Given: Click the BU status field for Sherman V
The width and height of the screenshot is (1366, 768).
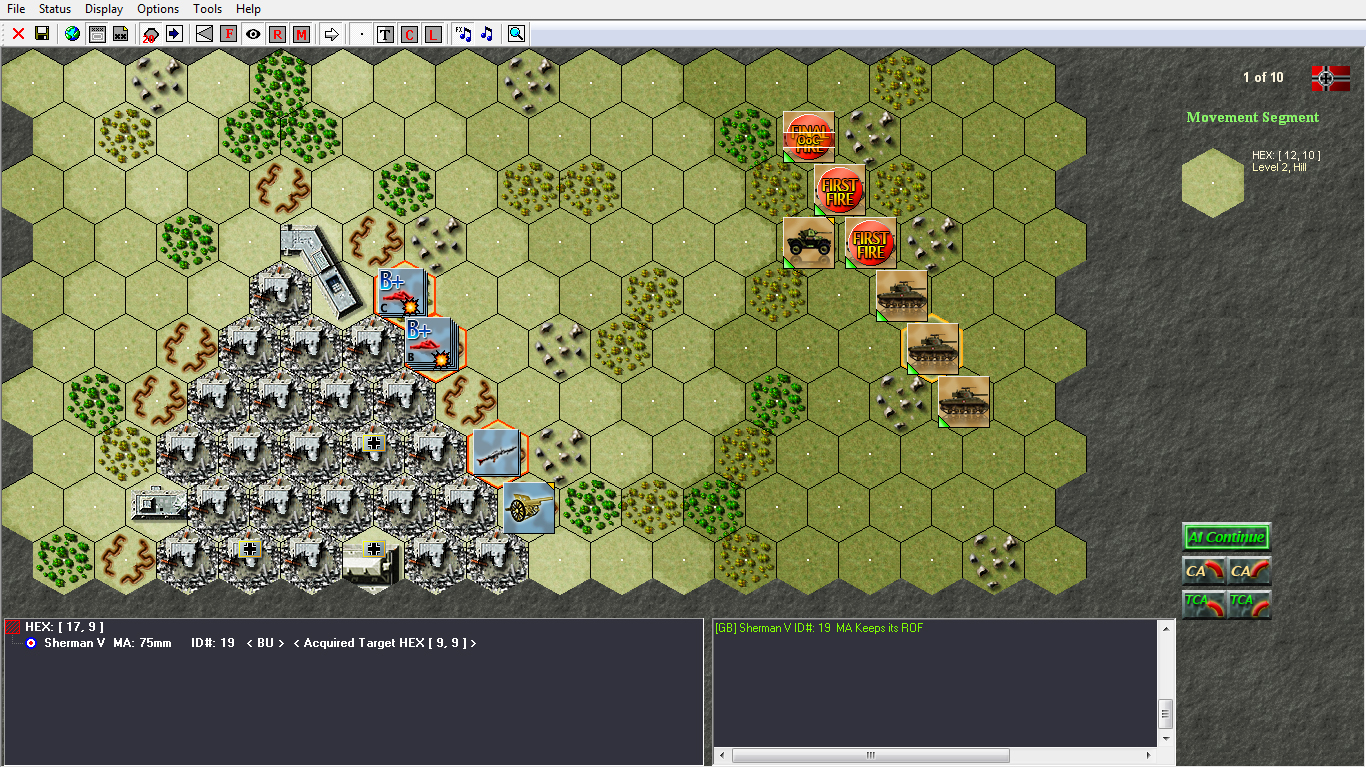Looking at the screenshot, I should (264, 643).
